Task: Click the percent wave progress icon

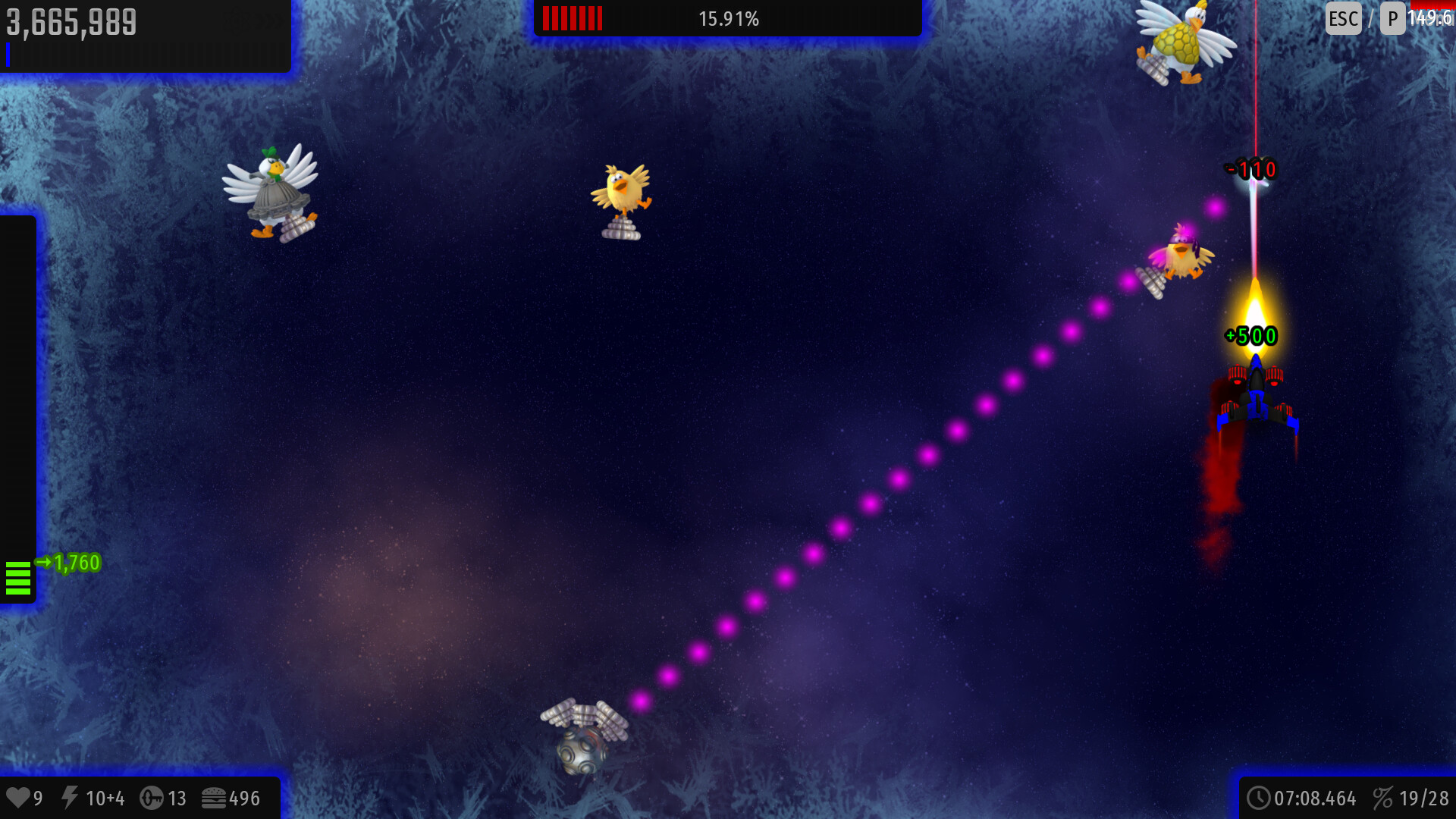Action: (1385, 798)
